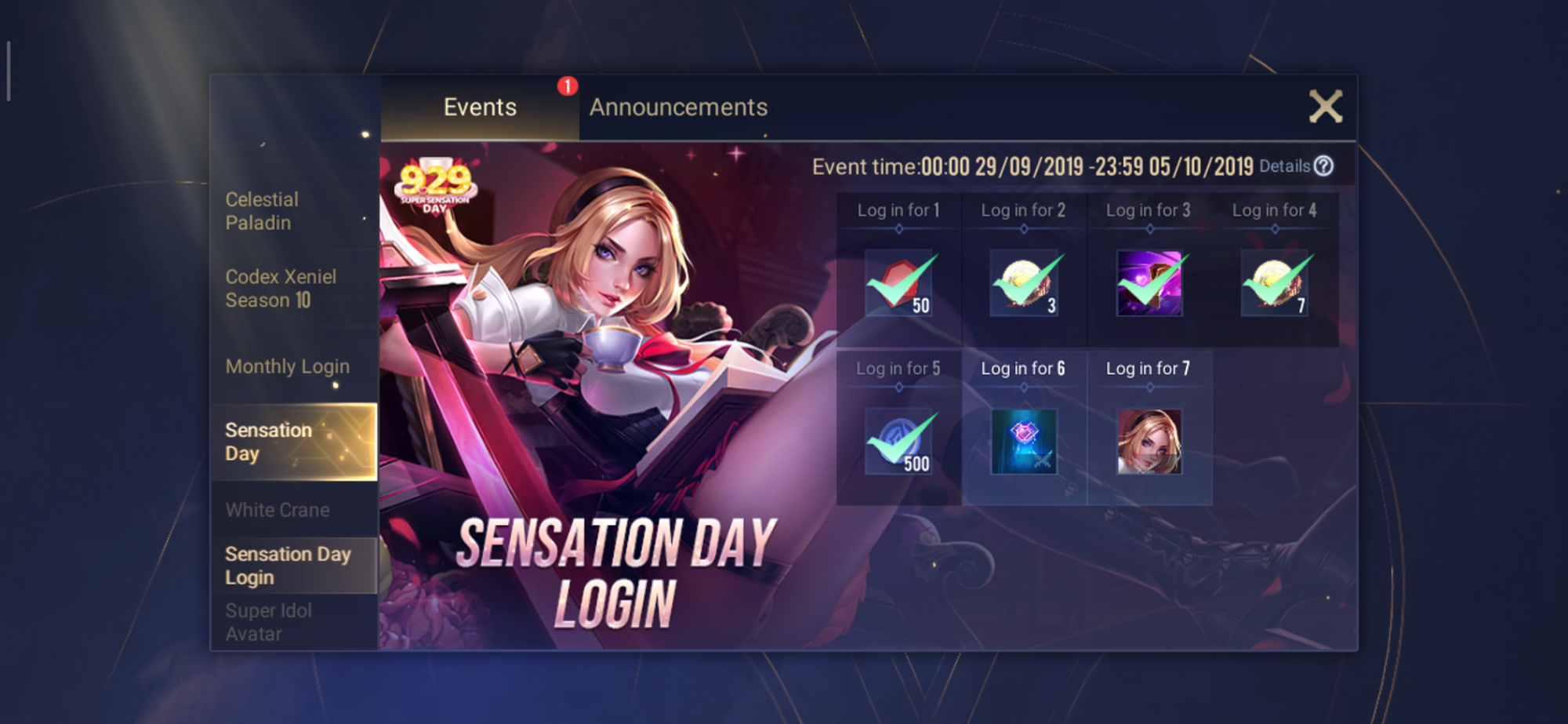Claim the day 7 hero avatar reward
This screenshot has width=1568, height=724.
pos(1149,442)
